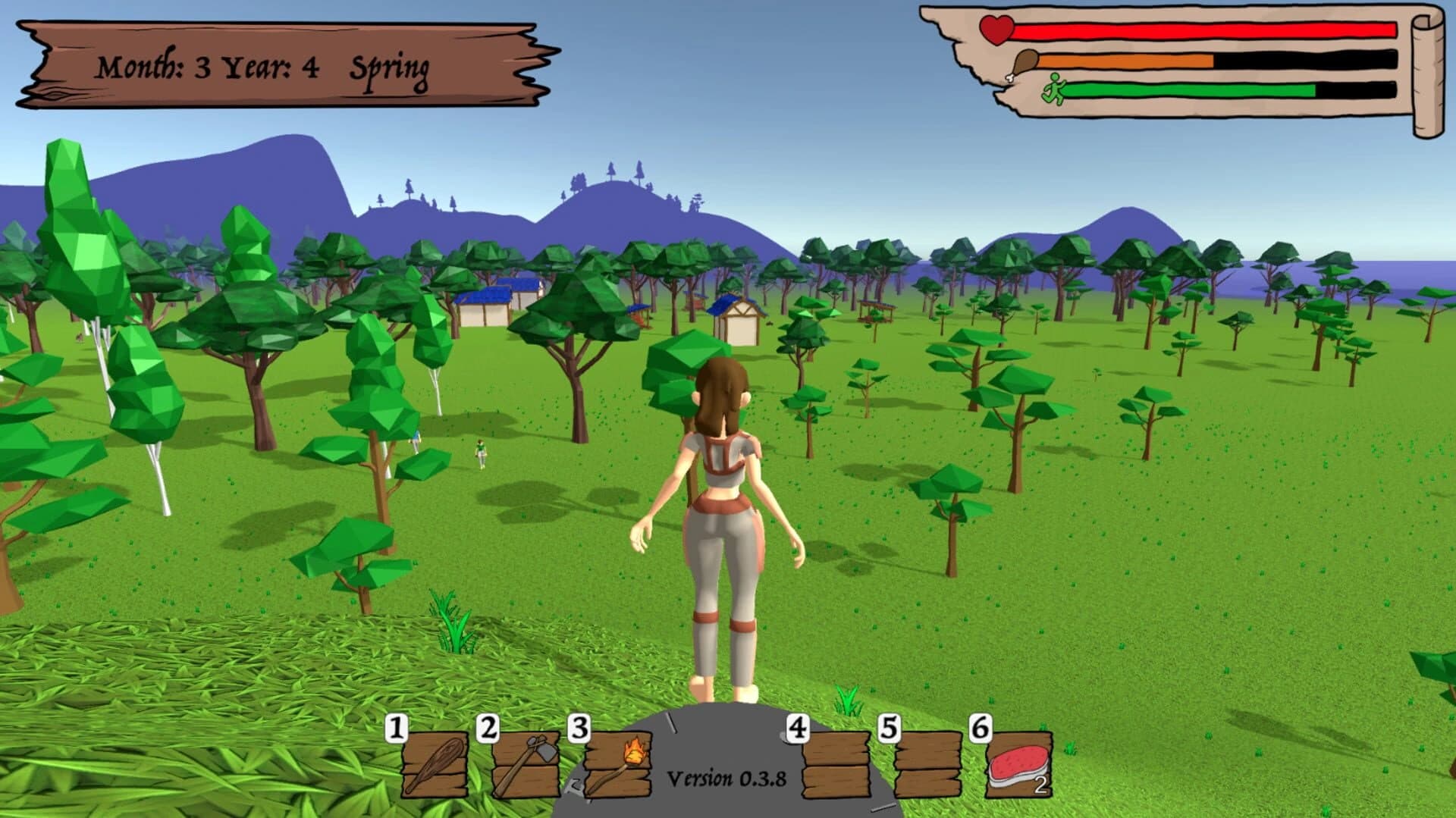The image size is (1456, 818).
Task: Click the Spring season label
Action: tap(392, 68)
